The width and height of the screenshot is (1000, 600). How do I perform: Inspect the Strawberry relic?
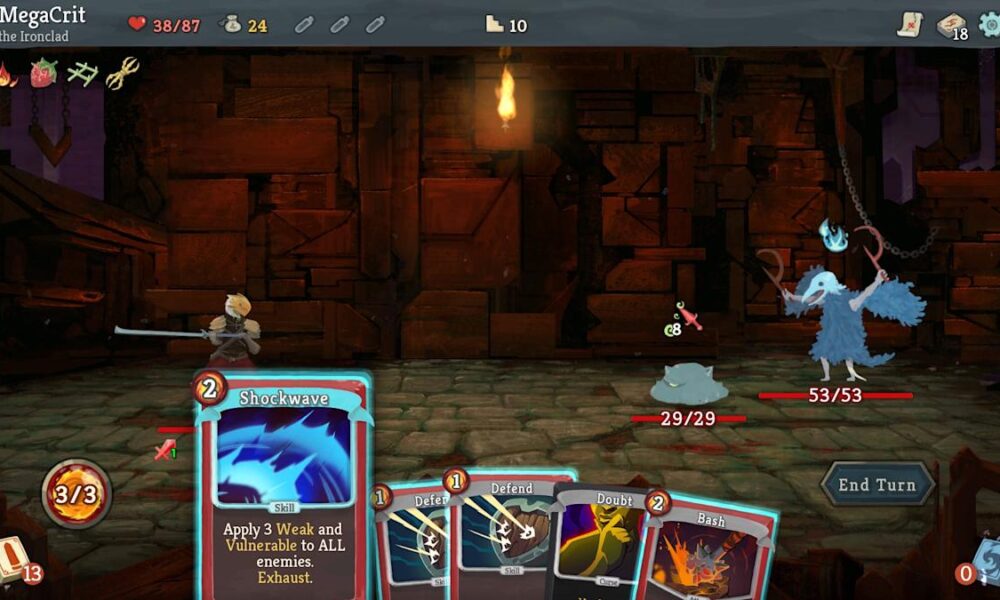click(x=43, y=72)
